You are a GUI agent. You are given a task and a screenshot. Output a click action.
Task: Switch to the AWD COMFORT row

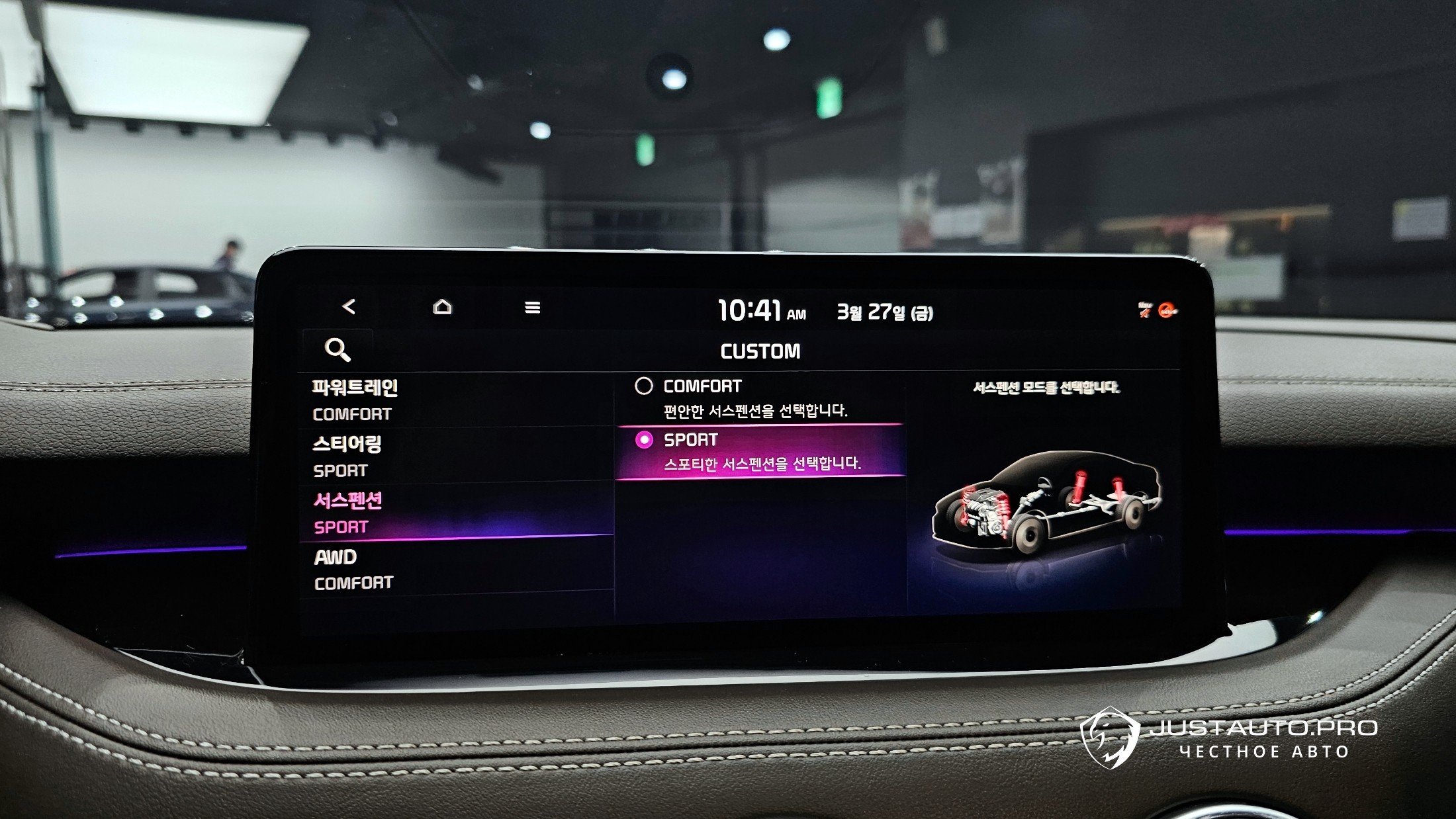(457, 569)
